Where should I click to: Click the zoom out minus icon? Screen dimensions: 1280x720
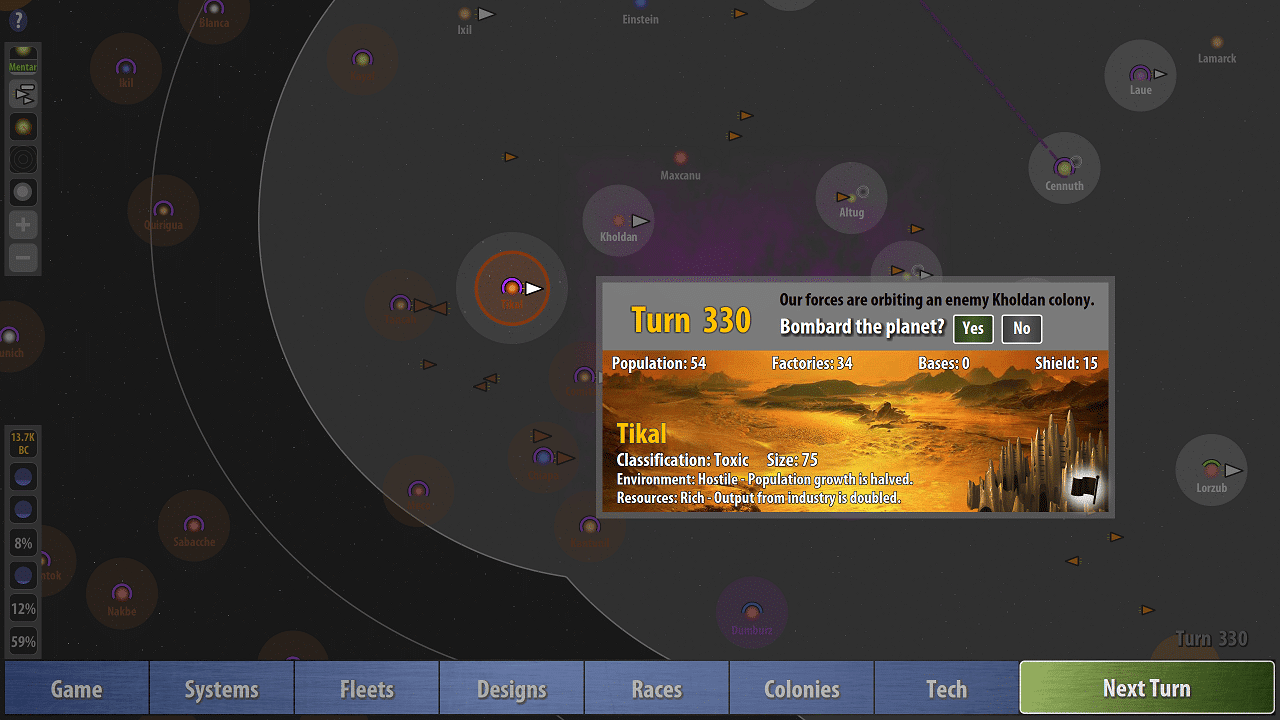22,257
